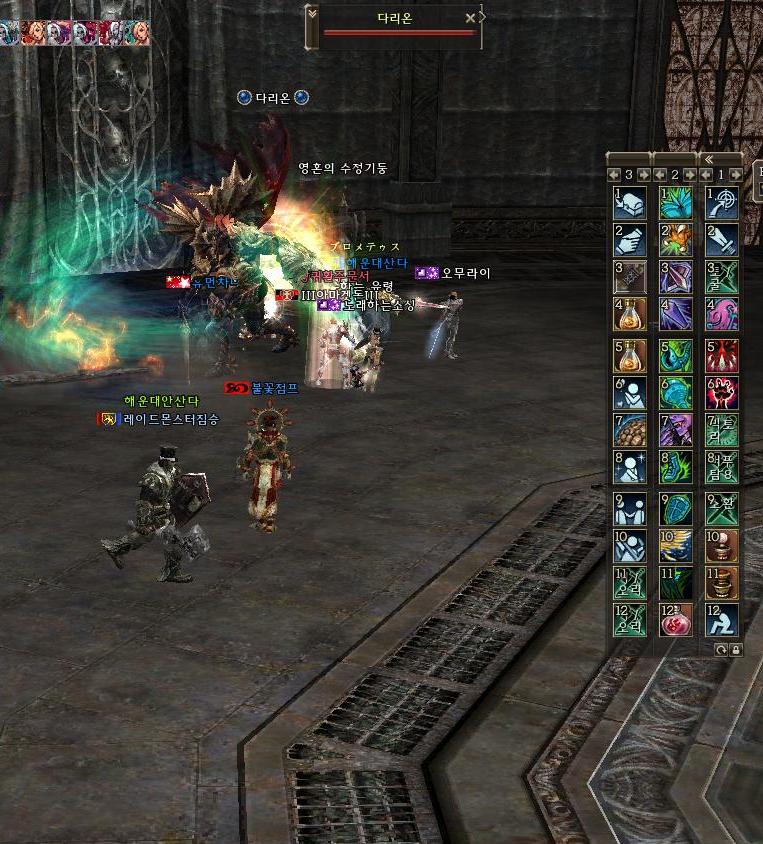This screenshot has height=844, width=763.
Task: Use the pile of brown nuts item
Action: 630,429
